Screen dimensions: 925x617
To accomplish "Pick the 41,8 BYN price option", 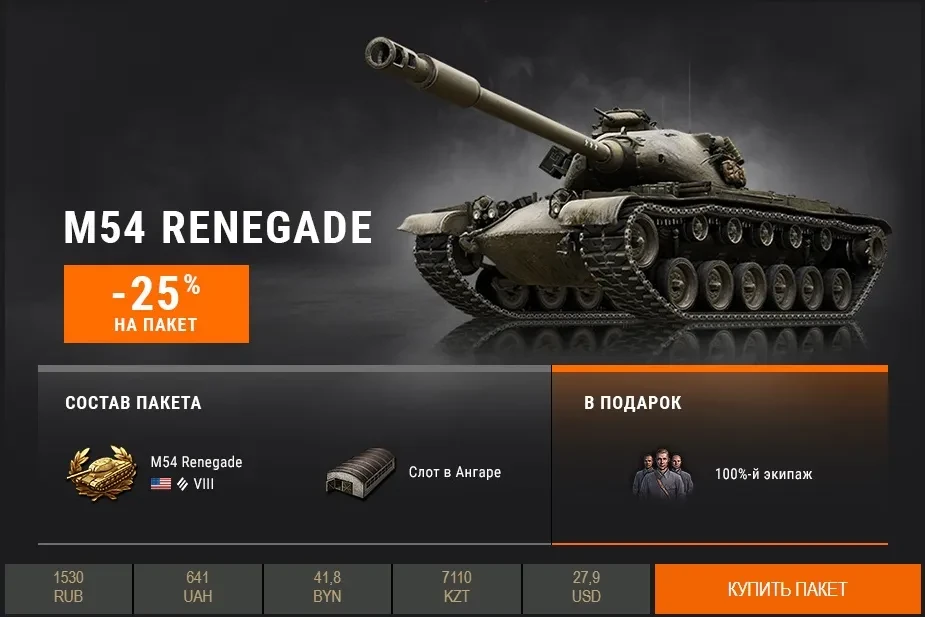I will [327, 588].
